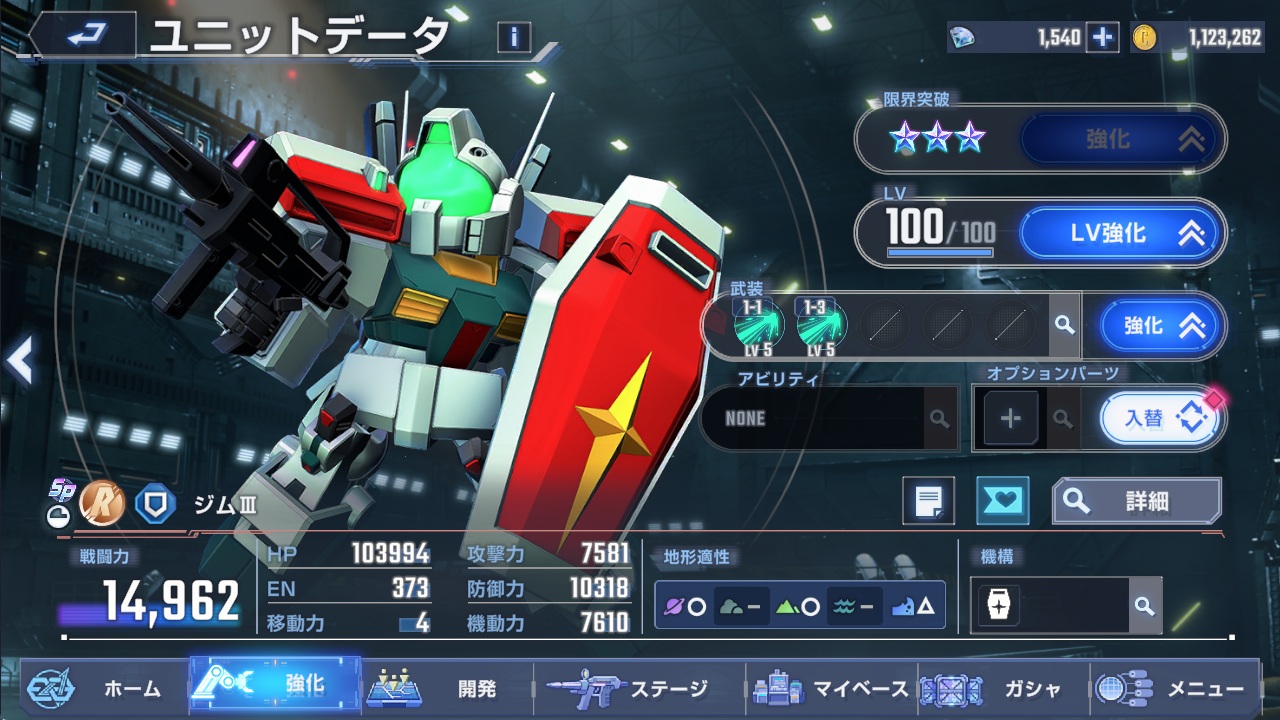The image size is (1280, 720).
Task: Select the 1-3 weapon icon
Action: 821,325
